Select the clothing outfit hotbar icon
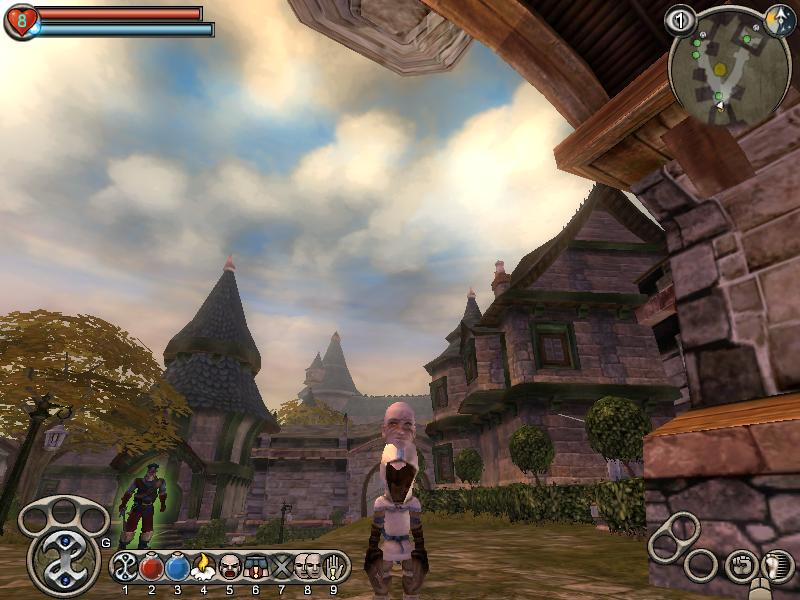800x600 pixels. pos(256,567)
